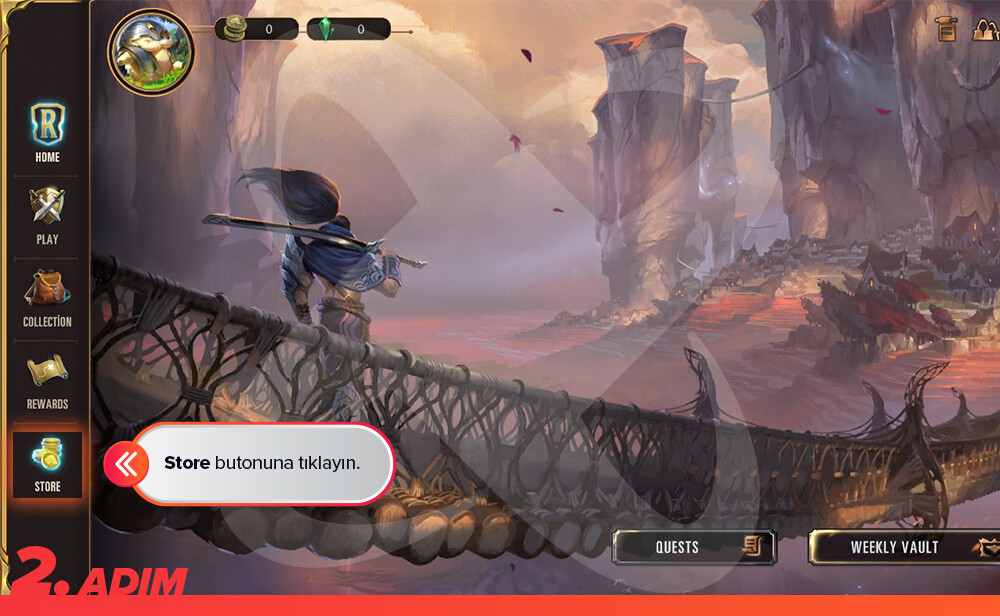Open the Weekly Vault
Viewport: 1000px width, 616px height.
point(903,547)
